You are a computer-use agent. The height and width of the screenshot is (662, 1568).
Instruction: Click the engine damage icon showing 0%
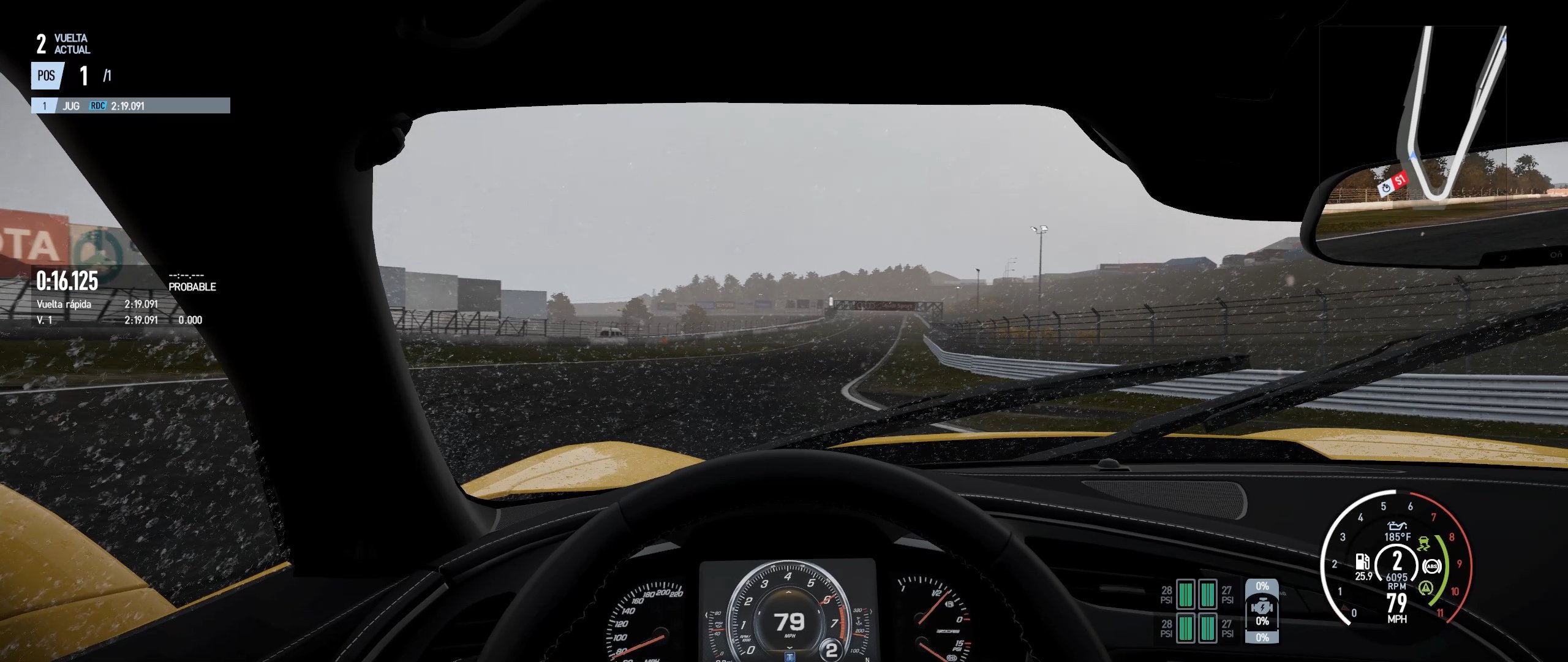(x=1263, y=607)
